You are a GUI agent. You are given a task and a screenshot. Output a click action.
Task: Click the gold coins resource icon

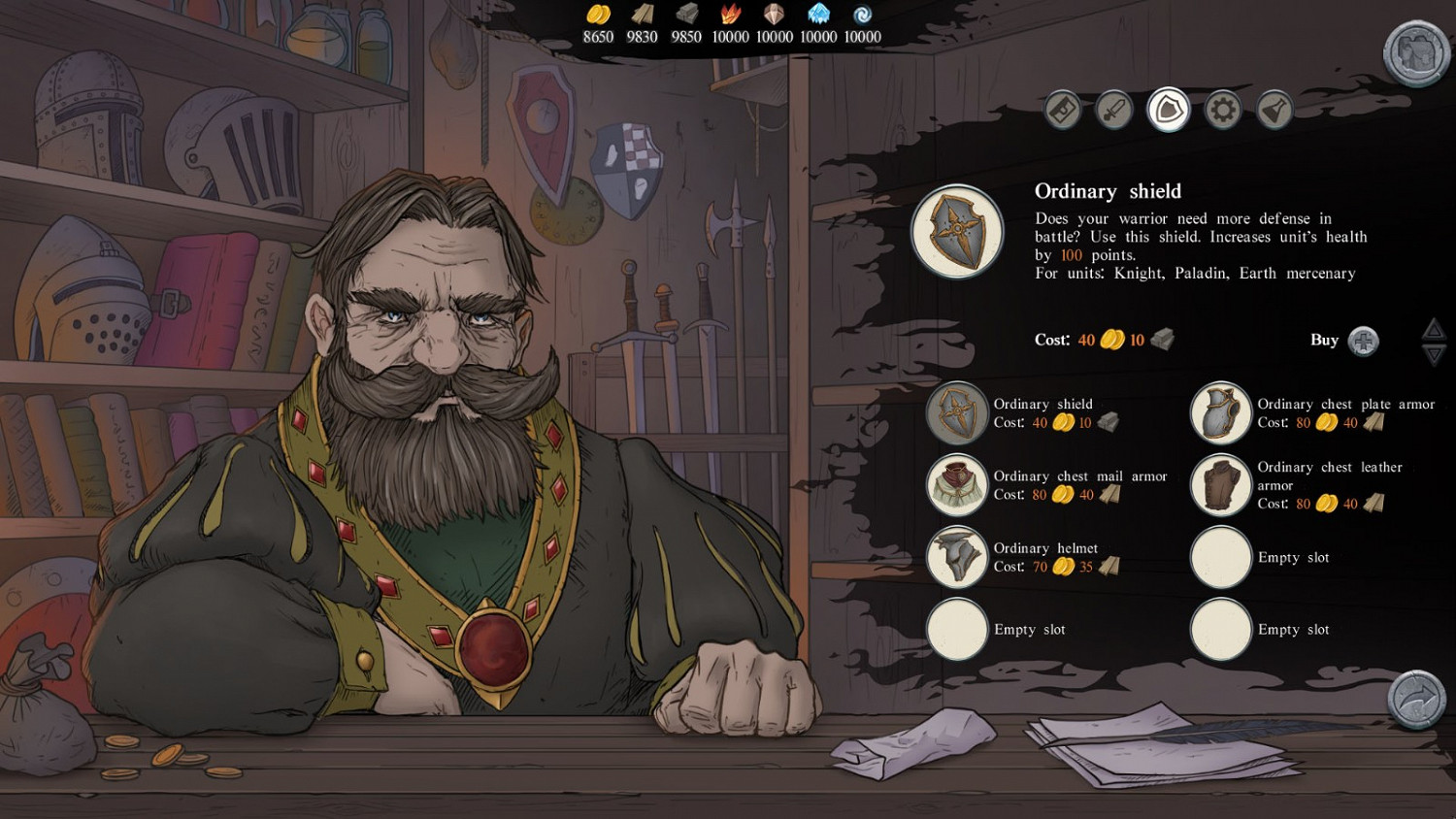[598, 14]
